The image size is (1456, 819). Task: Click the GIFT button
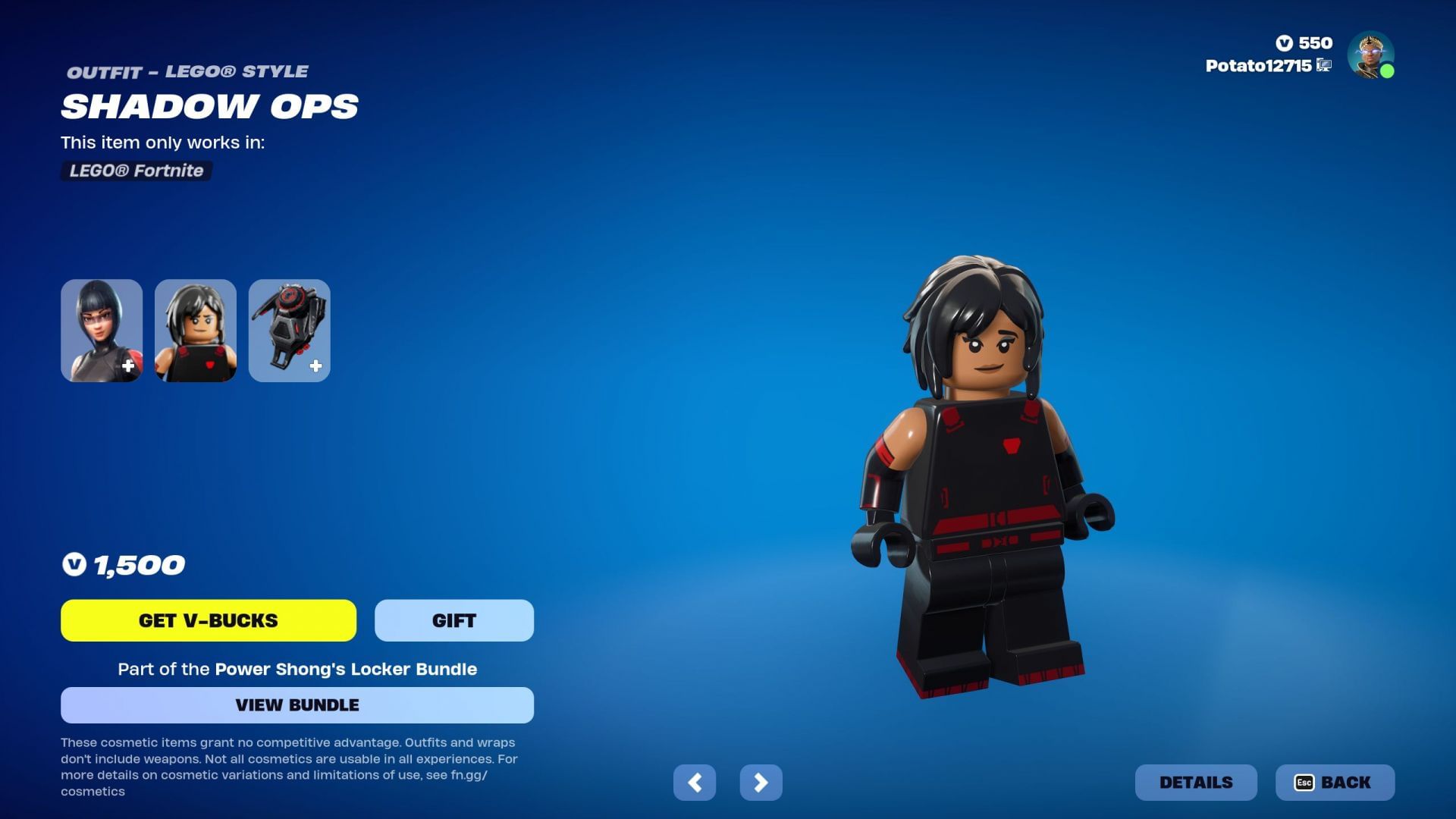click(453, 620)
